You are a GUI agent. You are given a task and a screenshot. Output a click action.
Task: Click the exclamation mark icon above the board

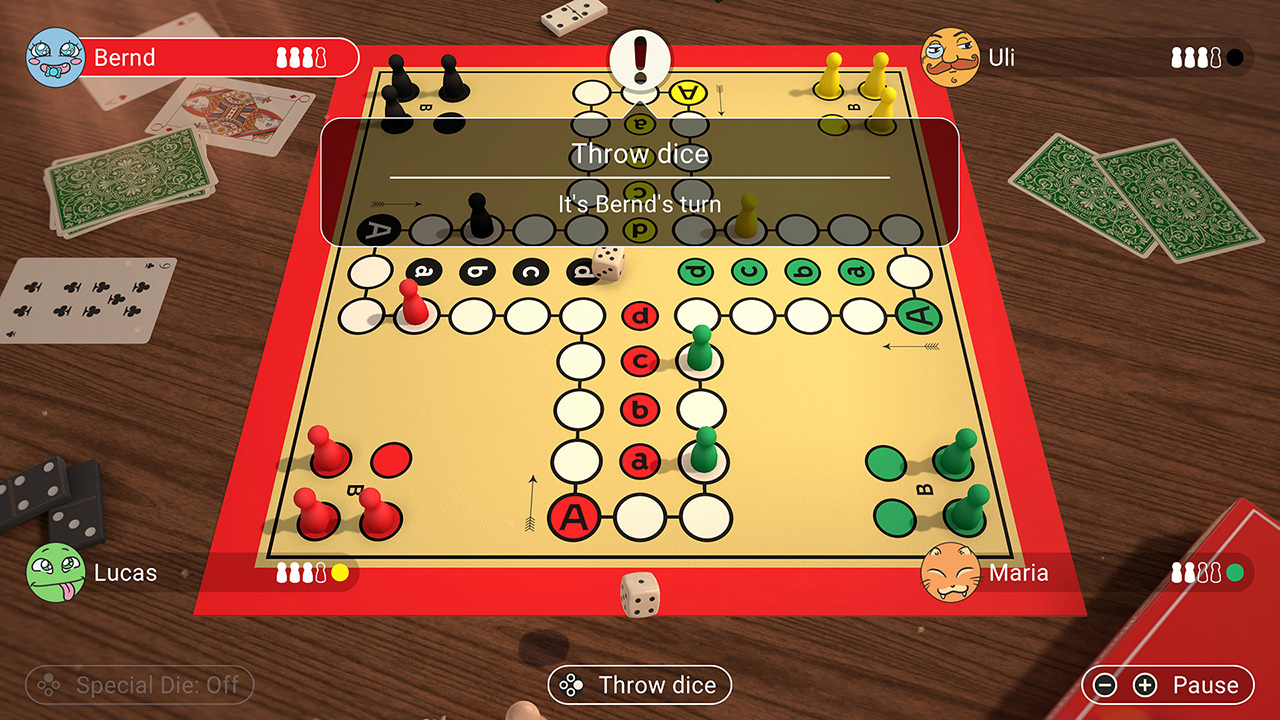640,58
